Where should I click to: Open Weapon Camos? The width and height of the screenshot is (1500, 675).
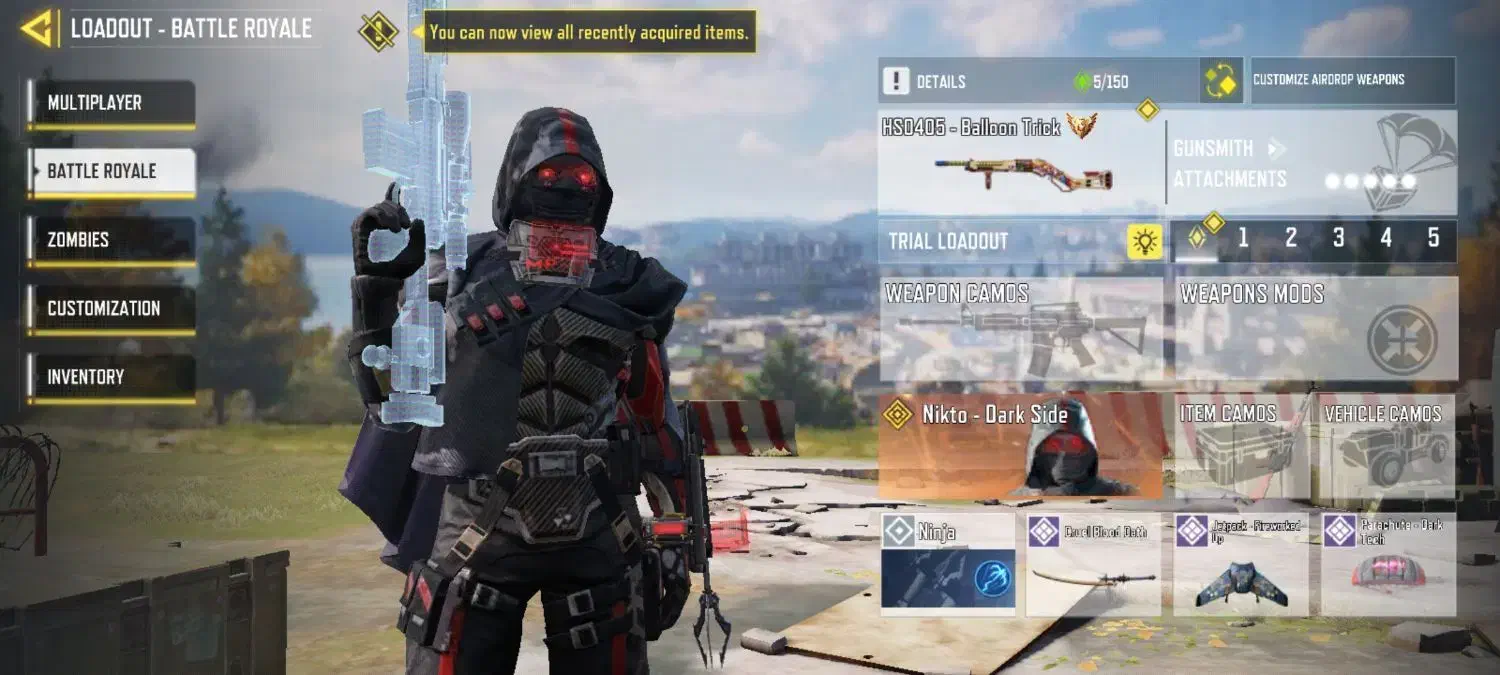(x=1021, y=329)
